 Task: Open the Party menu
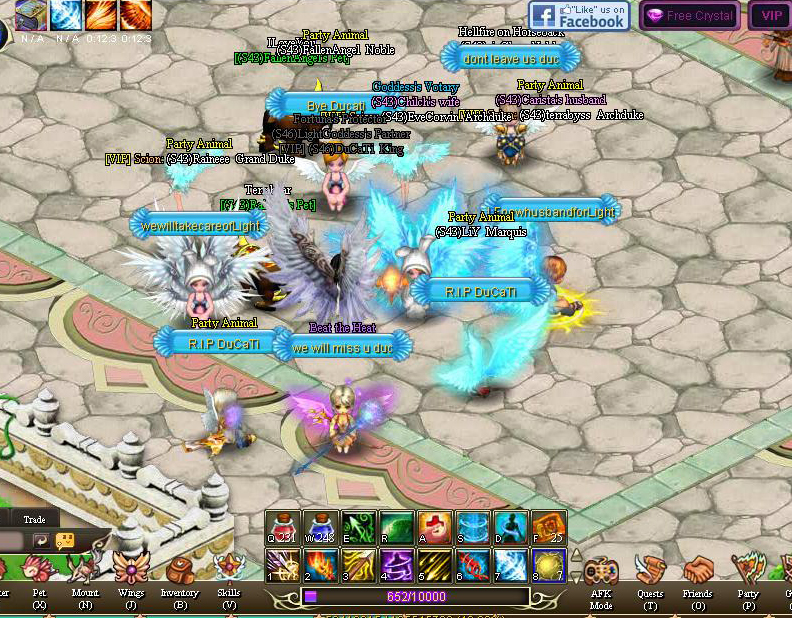pos(747,573)
